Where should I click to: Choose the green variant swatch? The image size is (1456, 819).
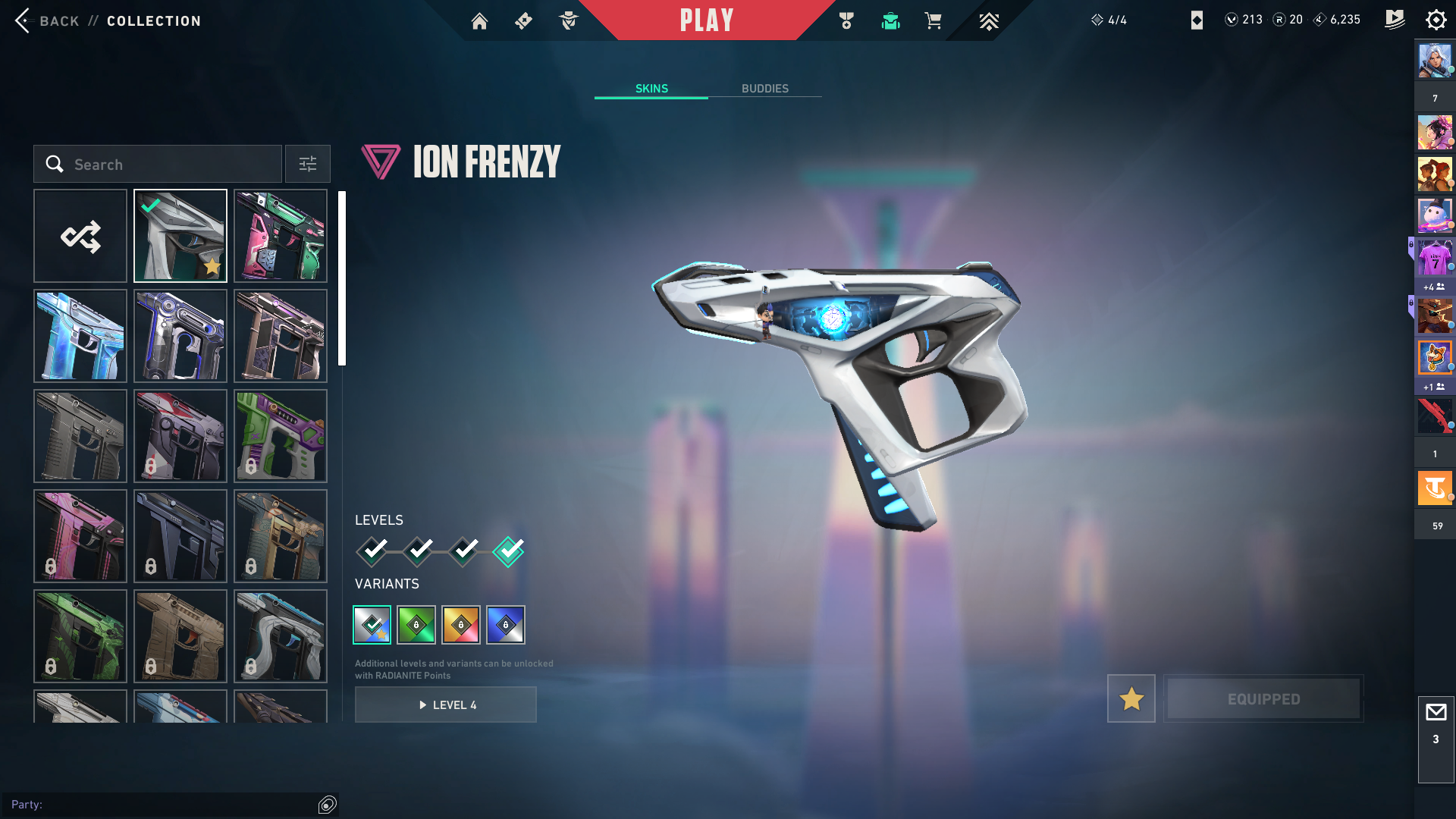pyautogui.click(x=416, y=625)
